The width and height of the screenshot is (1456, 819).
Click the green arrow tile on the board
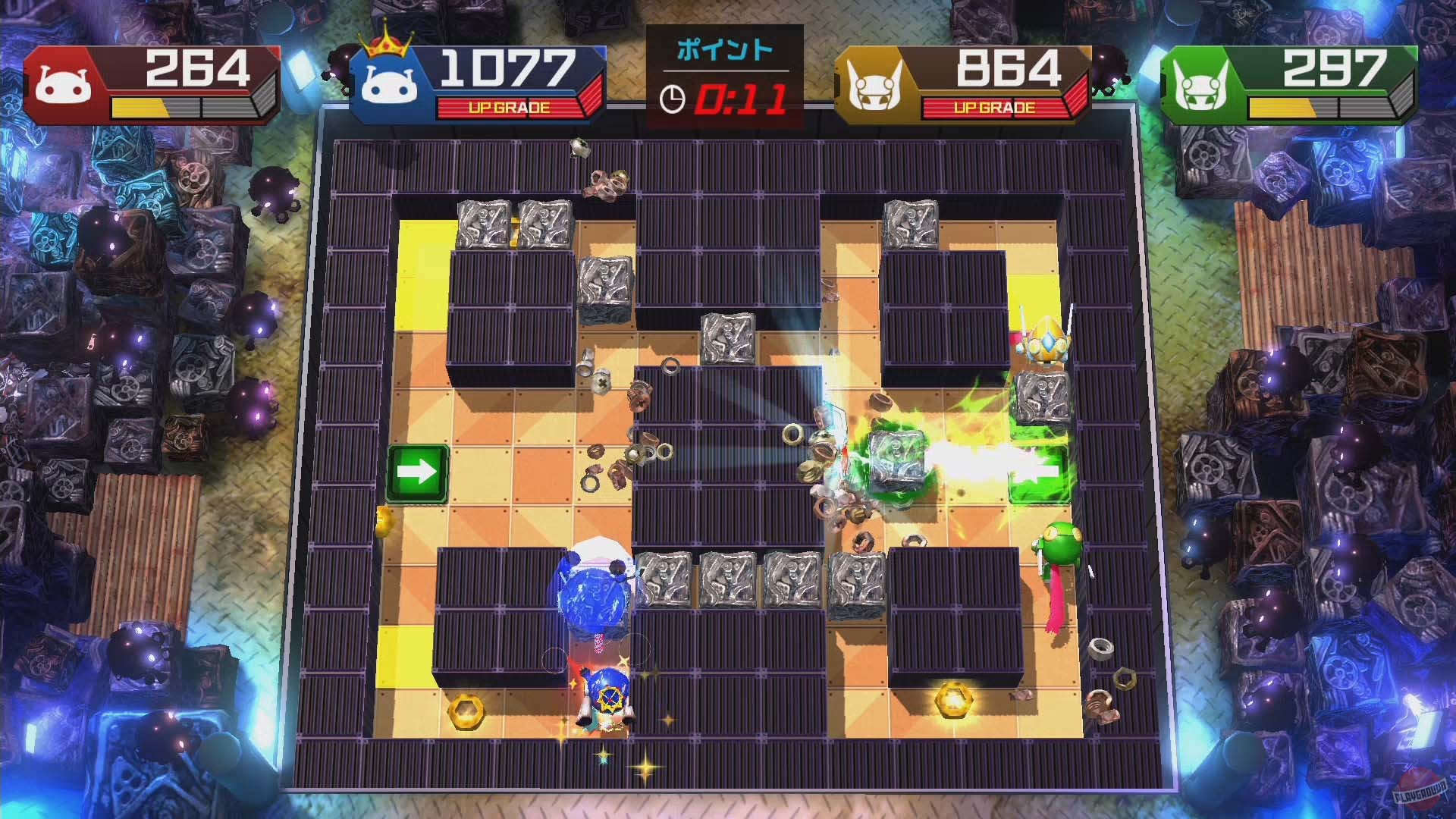pyautogui.click(x=416, y=472)
